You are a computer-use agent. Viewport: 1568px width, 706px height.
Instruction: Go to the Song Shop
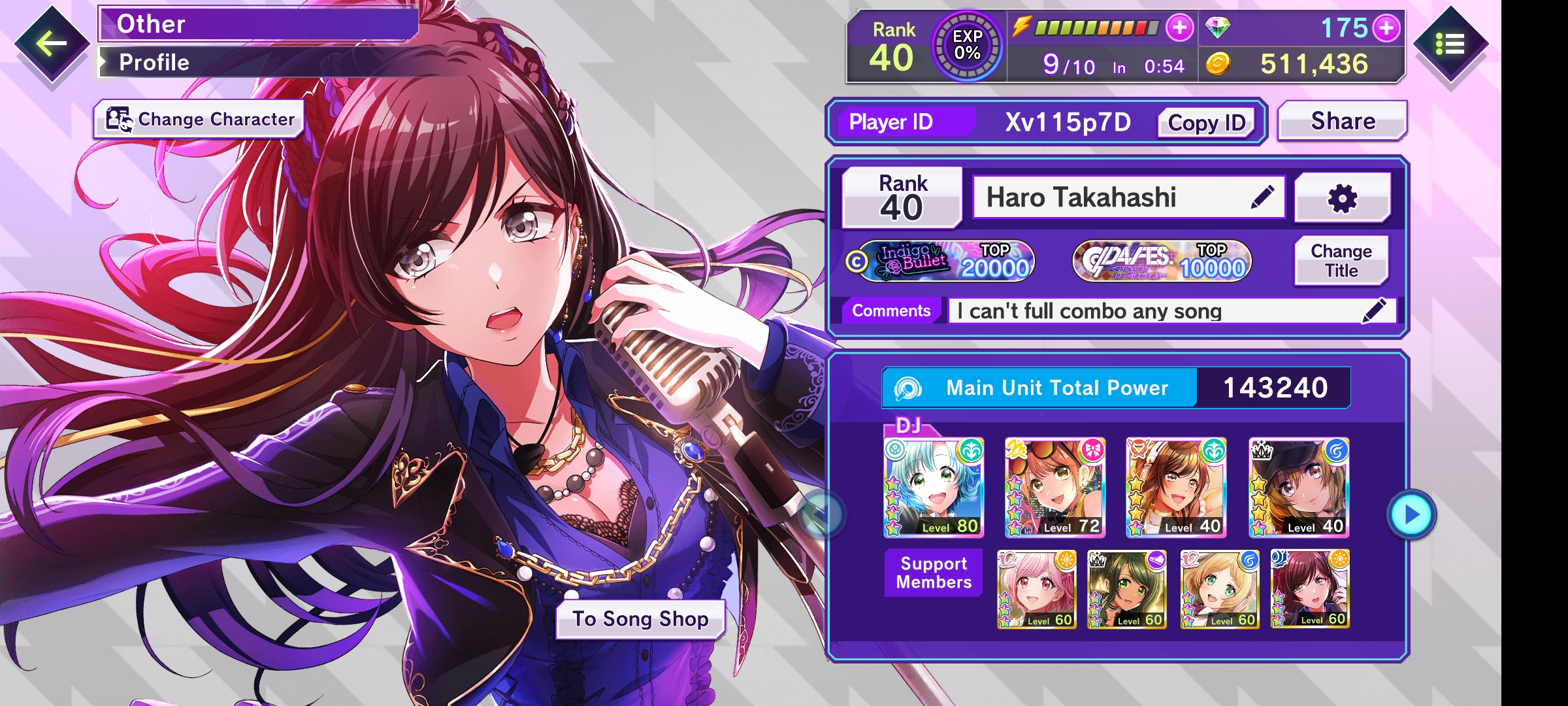640,619
